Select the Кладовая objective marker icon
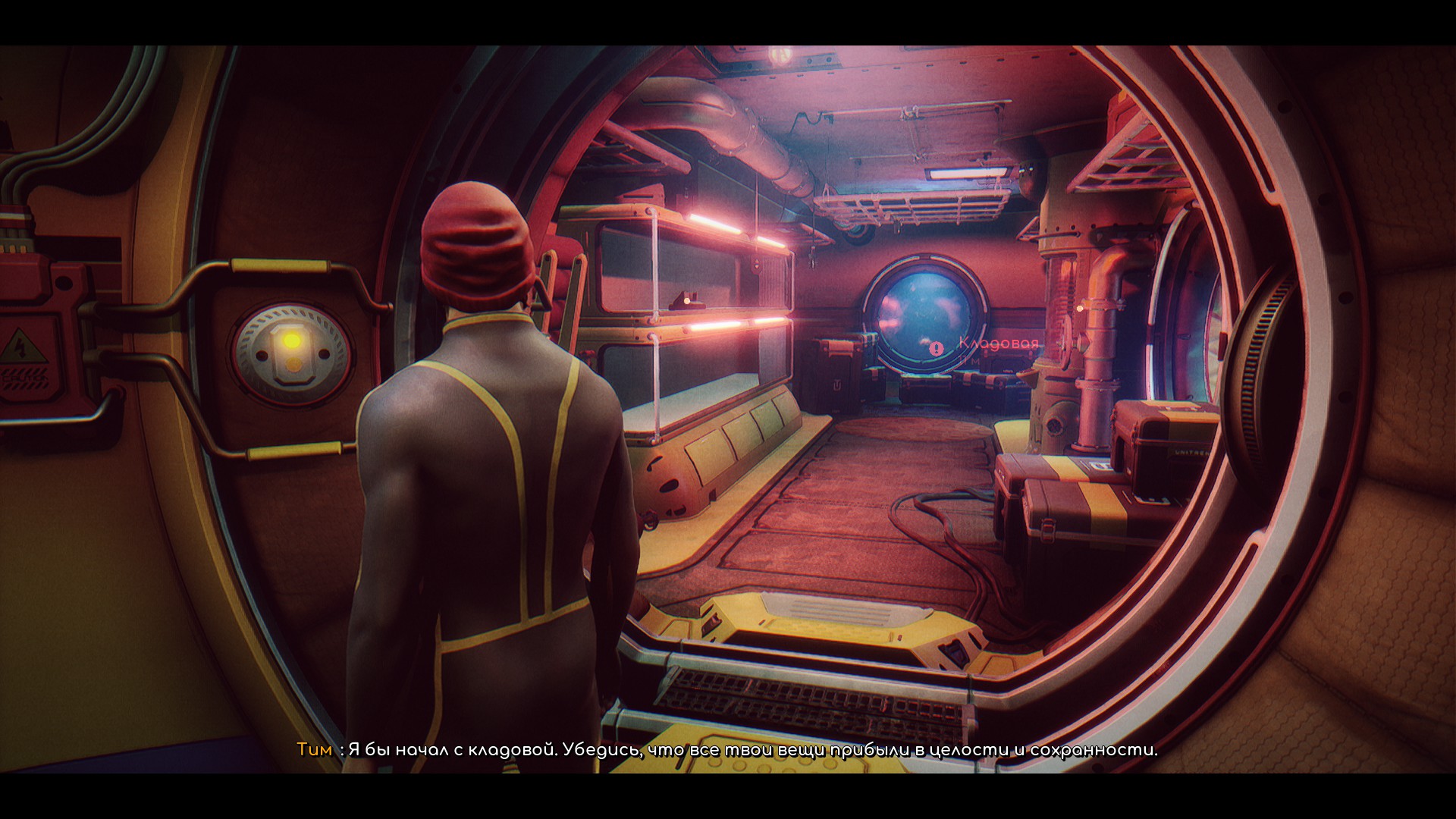Viewport: 1456px width, 819px height. (937, 348)
